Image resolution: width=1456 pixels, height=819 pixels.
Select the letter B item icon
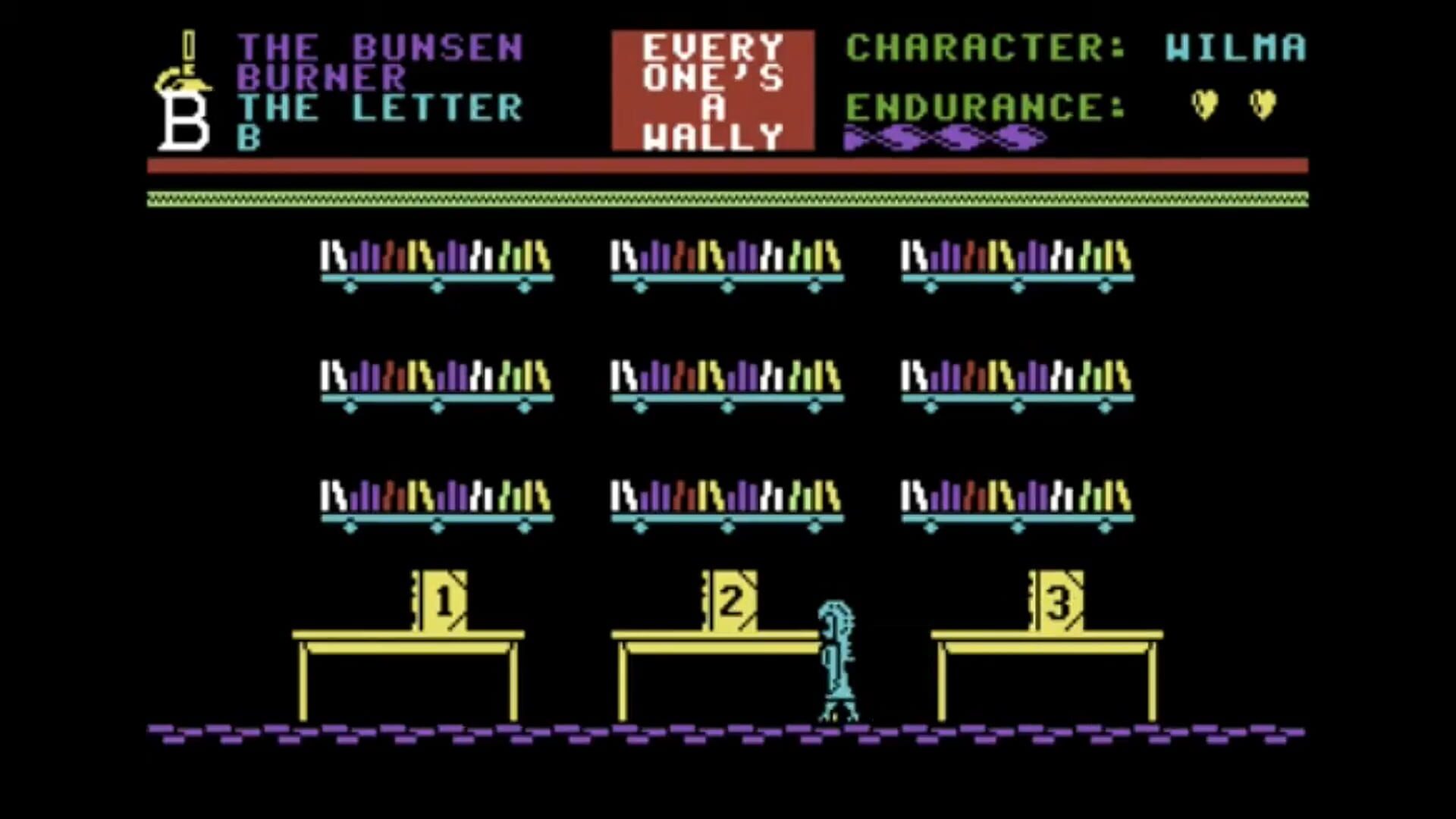(182, 121)
